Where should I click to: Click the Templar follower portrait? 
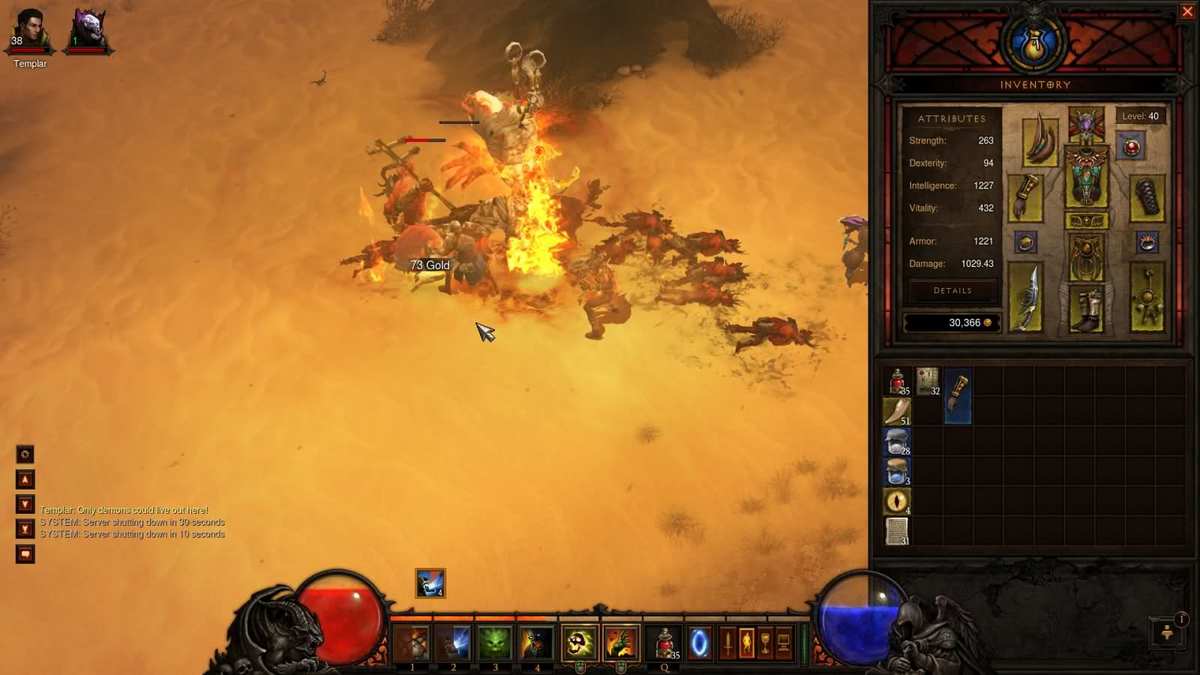[30, 32]
